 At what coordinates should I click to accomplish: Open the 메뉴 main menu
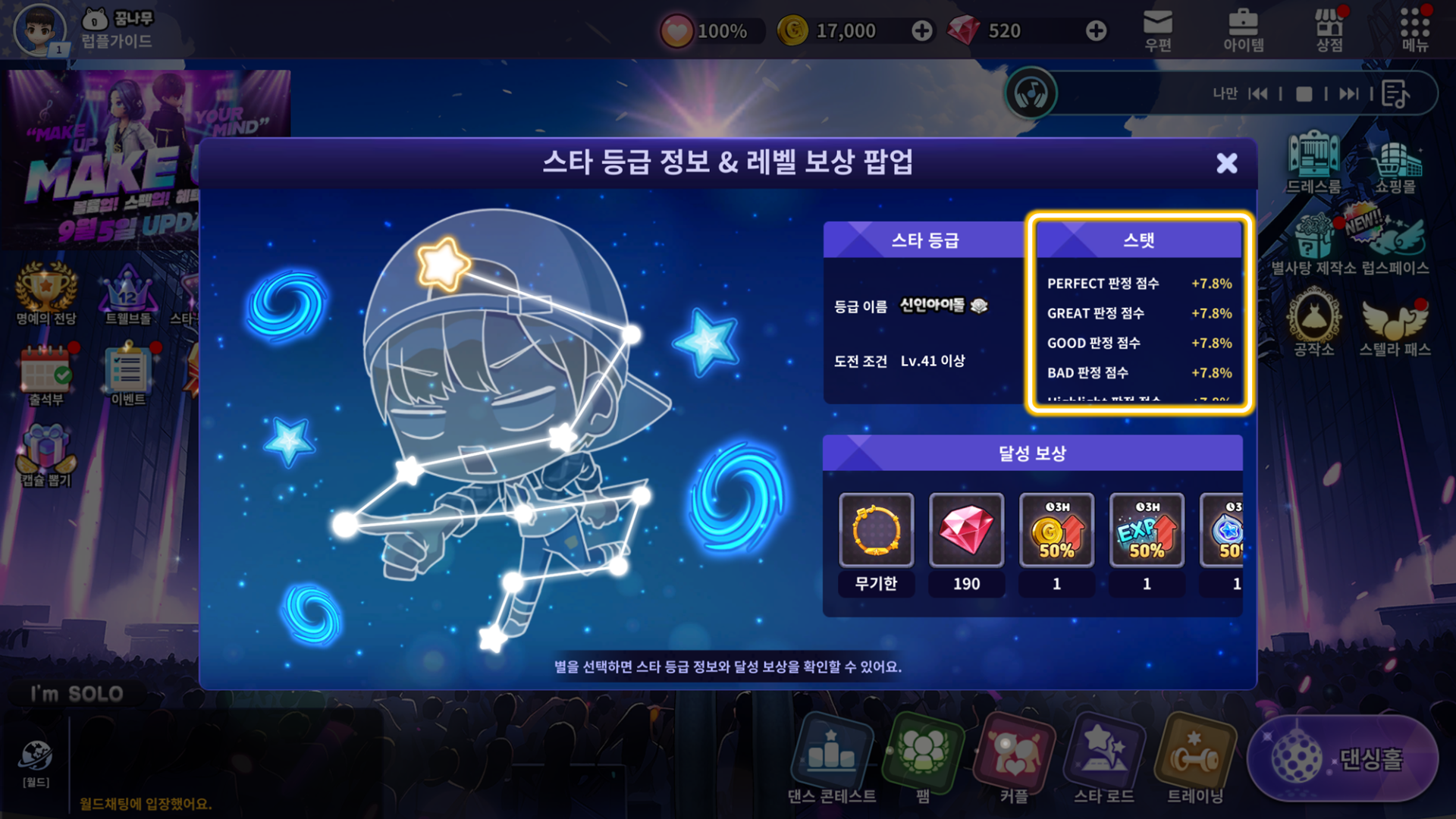coord(1415,30)
